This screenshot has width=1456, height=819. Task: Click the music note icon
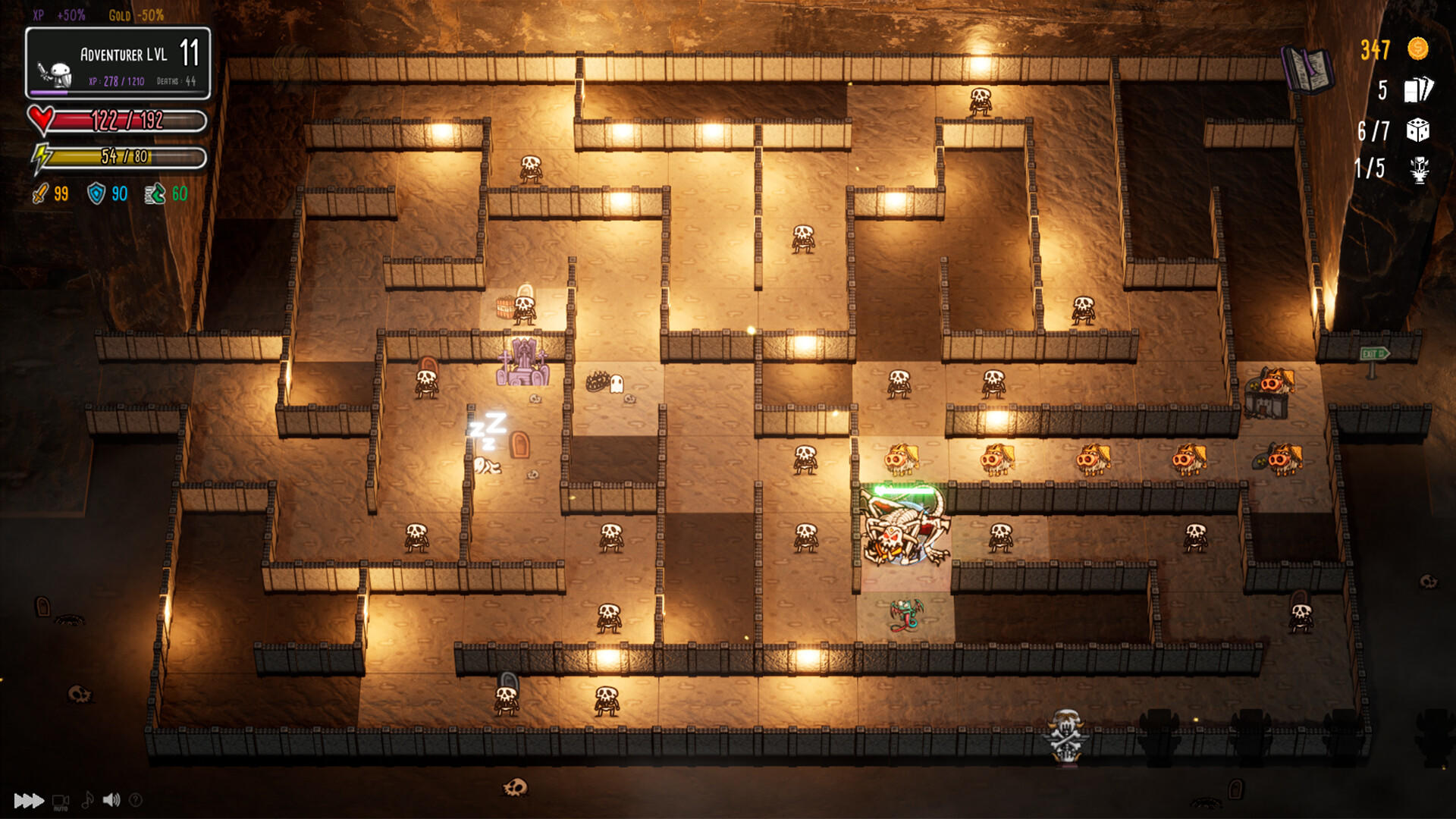86,798
